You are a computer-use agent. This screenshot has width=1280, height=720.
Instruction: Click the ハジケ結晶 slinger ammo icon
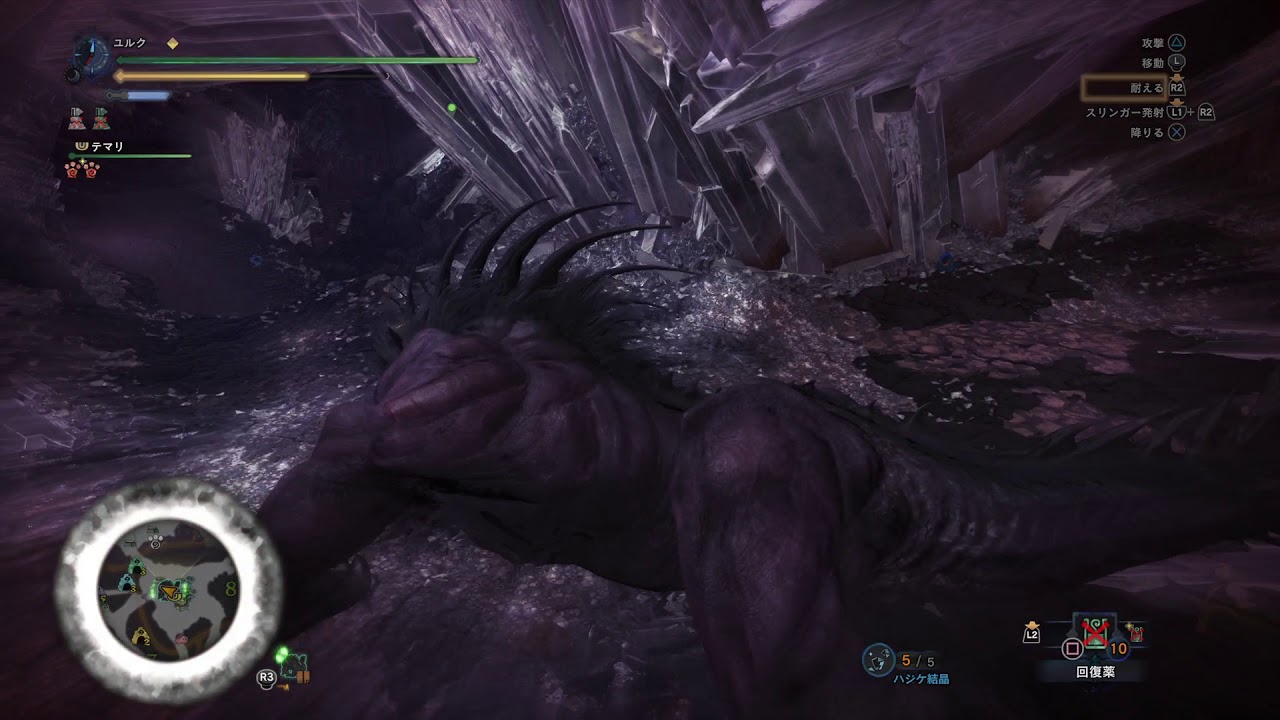[x=877, y=660]
